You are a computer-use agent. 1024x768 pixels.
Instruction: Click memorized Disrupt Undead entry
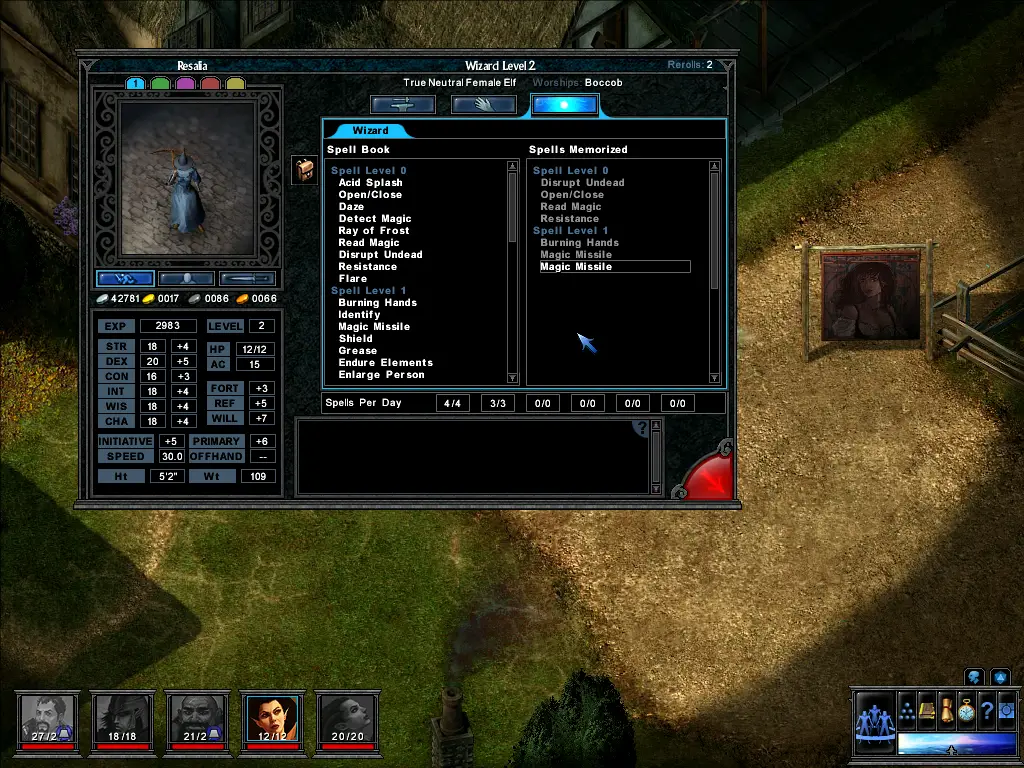[582, 183]
